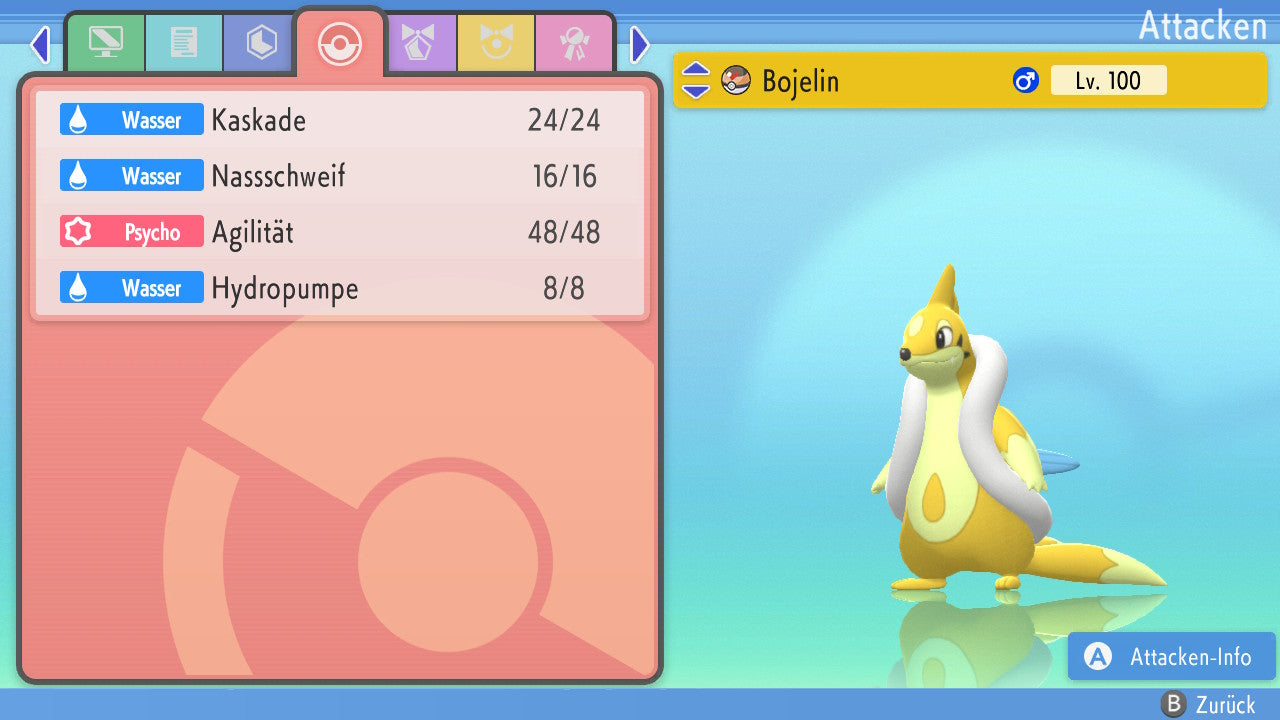Choose the Nassschweif attack
The width and height of the screenshot is (1280, 720).
pos(340,177)
